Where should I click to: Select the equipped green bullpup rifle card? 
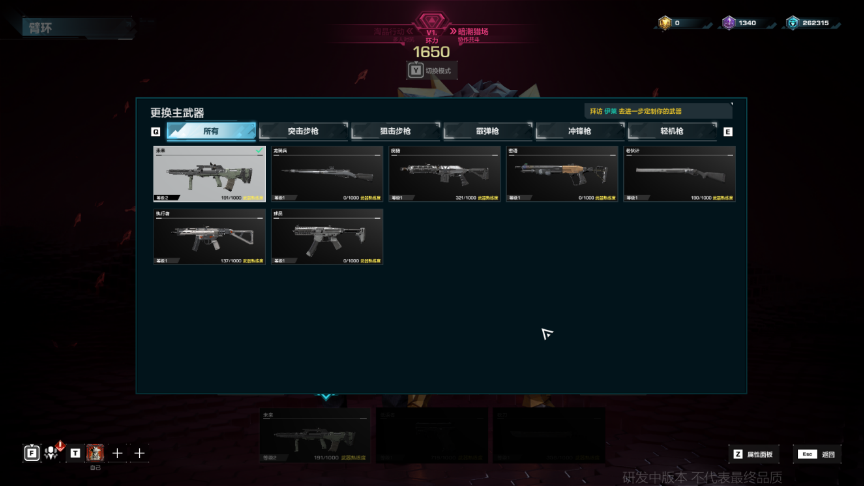tap(210, 174)
